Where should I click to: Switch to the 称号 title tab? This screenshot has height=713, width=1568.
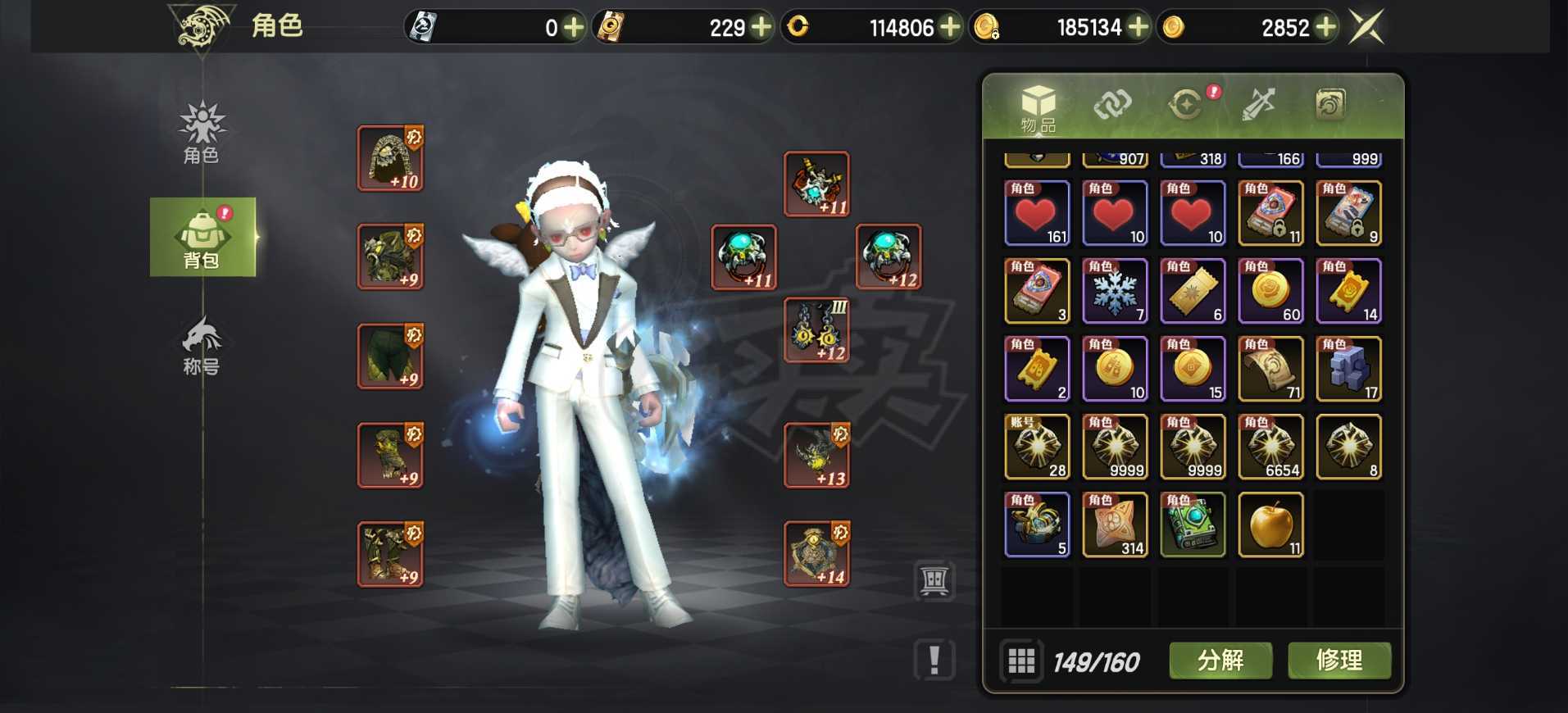pyautogui.click(x=202, y=346)
